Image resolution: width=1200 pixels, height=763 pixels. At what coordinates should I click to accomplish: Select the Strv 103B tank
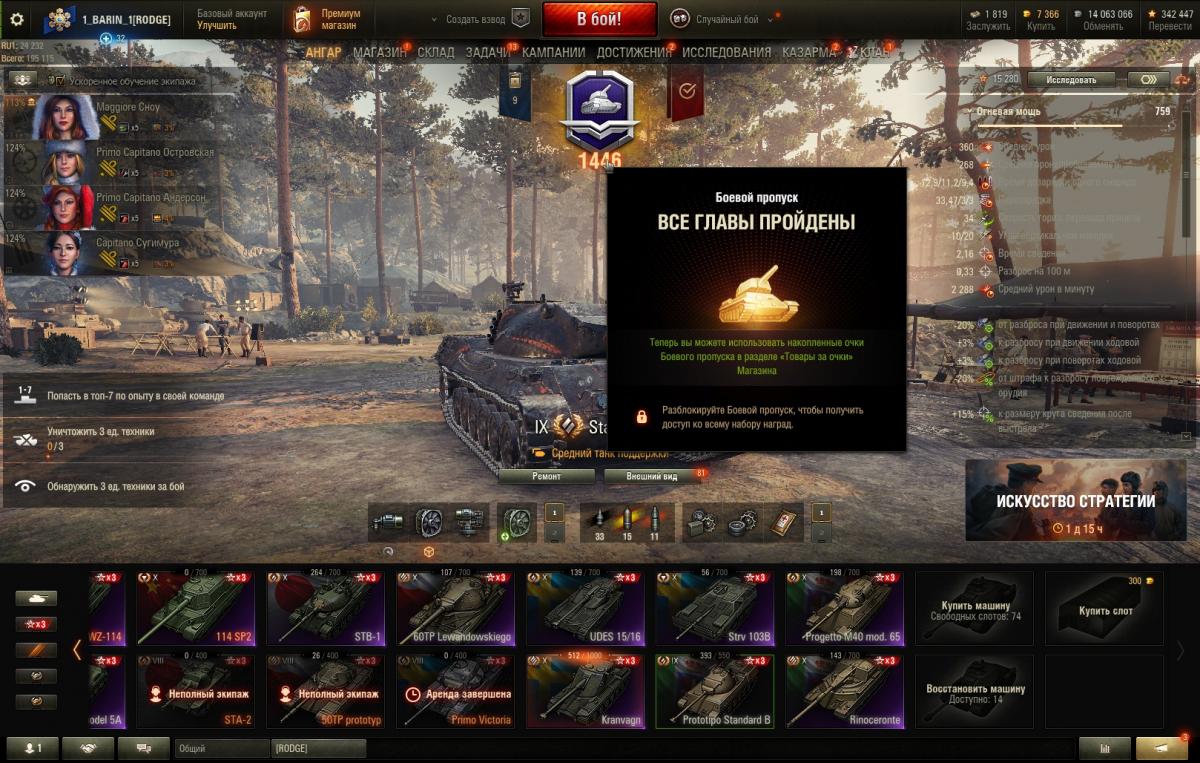point(714,608)
